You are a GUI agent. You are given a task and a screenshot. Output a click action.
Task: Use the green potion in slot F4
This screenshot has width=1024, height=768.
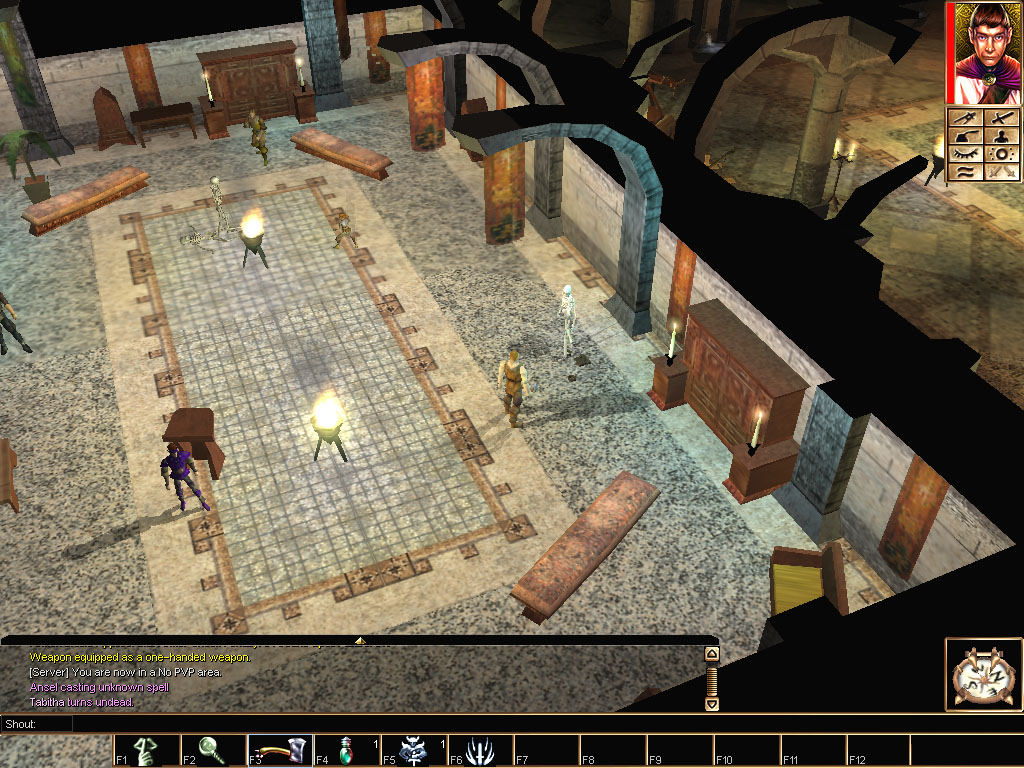(345, 751)
